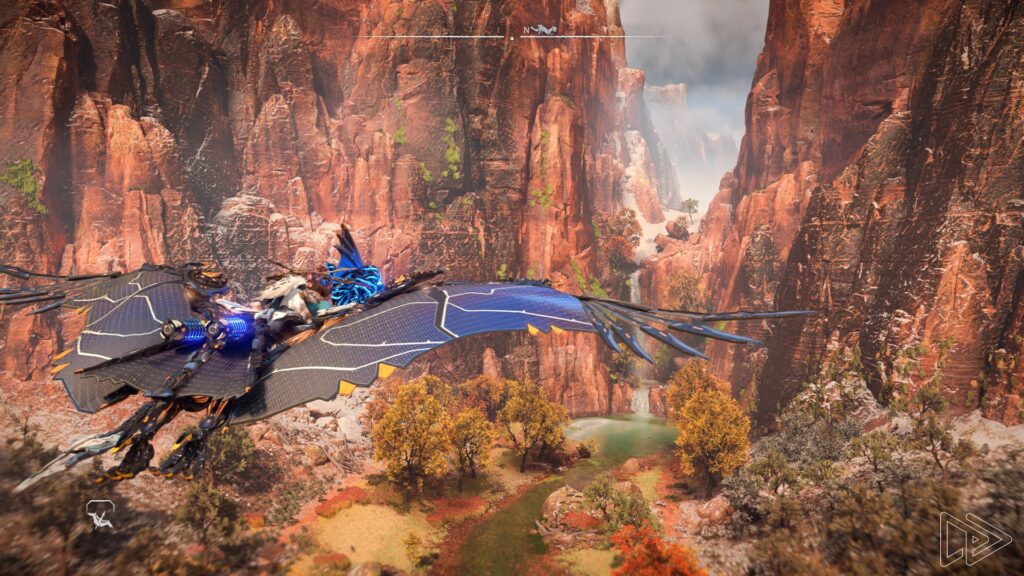This screenshot has height=576, width=1024.
Task: Click the double-triangle watermark logo
Action: [974, 540]
